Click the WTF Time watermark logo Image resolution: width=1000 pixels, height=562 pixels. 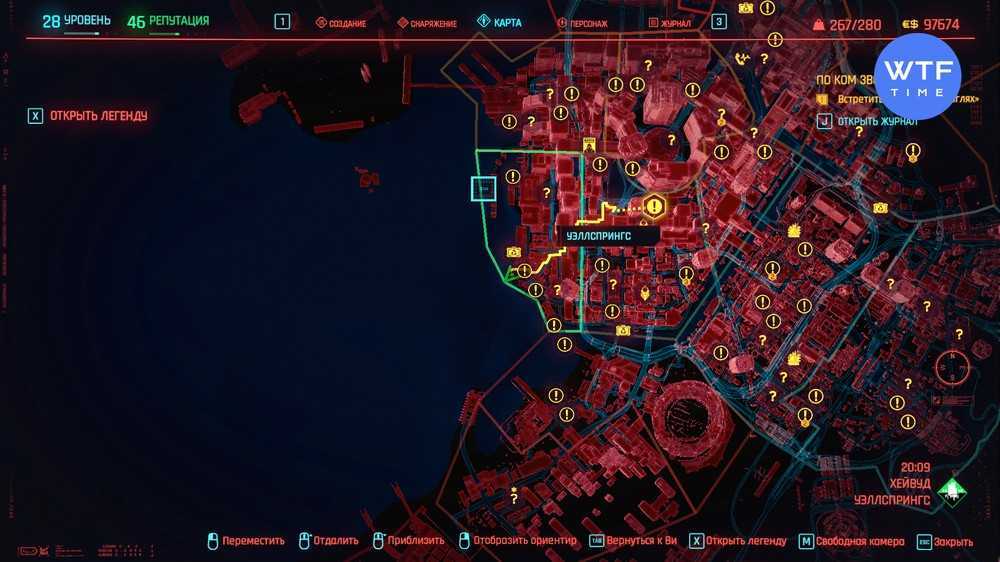pos(917,77)
